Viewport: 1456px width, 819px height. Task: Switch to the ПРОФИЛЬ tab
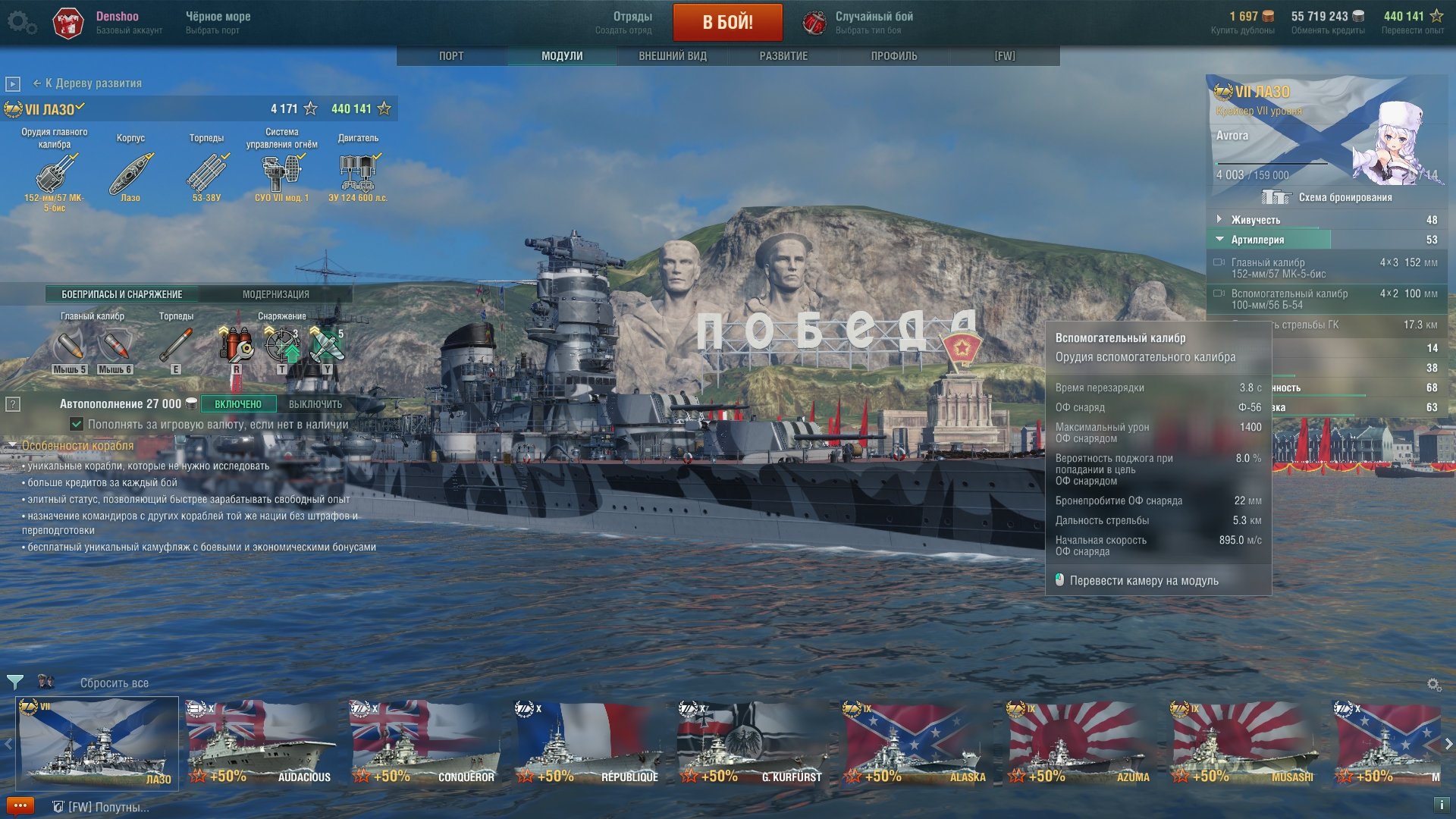[x=894, y=56]
